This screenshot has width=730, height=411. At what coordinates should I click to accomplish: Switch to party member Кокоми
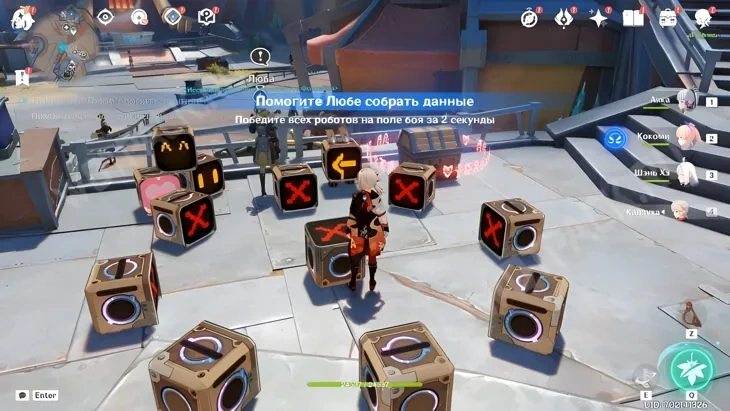(686, 138)
